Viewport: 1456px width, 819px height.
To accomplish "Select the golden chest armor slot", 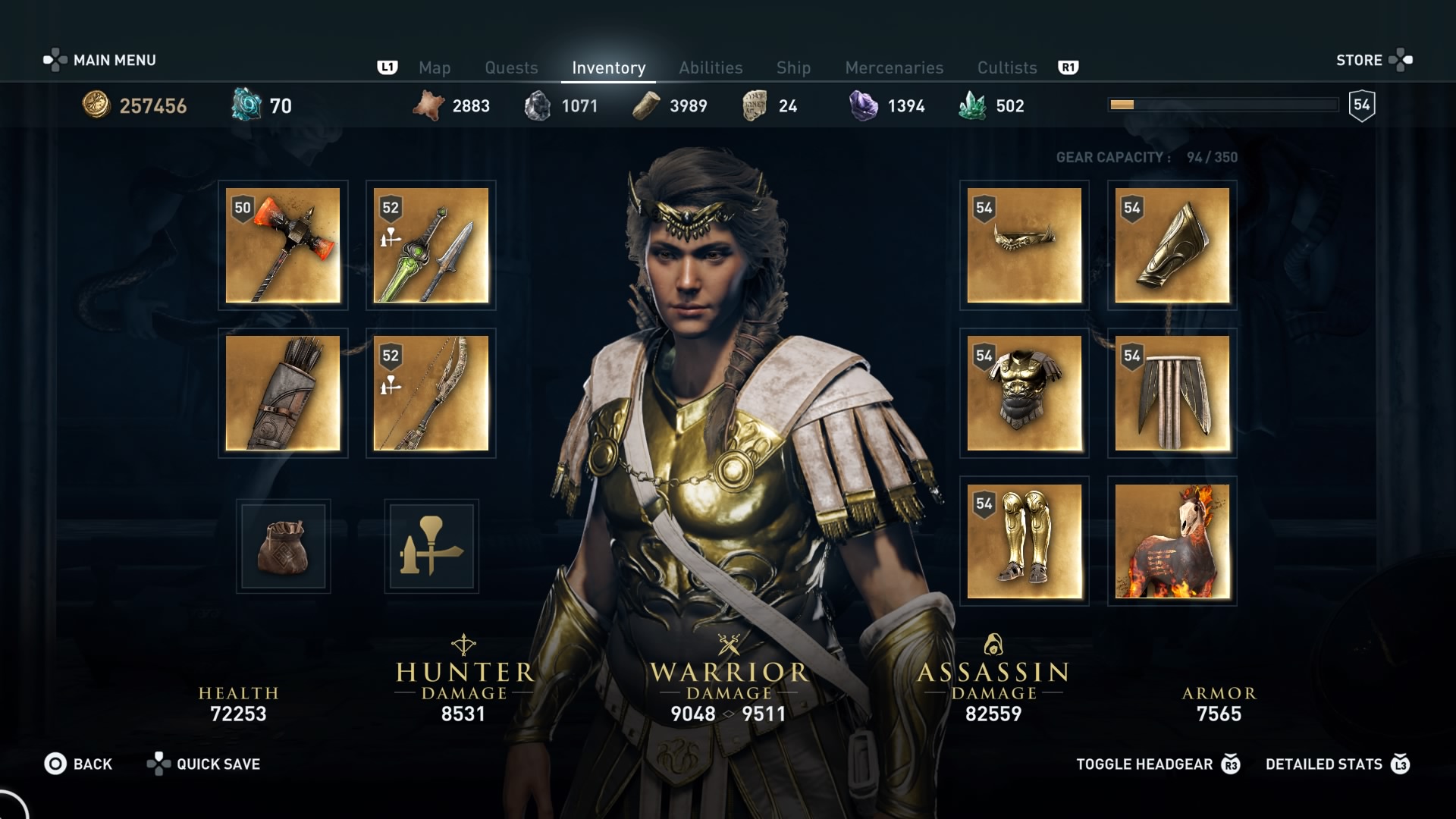I will pyautogui.click(x=1024, y=393).
